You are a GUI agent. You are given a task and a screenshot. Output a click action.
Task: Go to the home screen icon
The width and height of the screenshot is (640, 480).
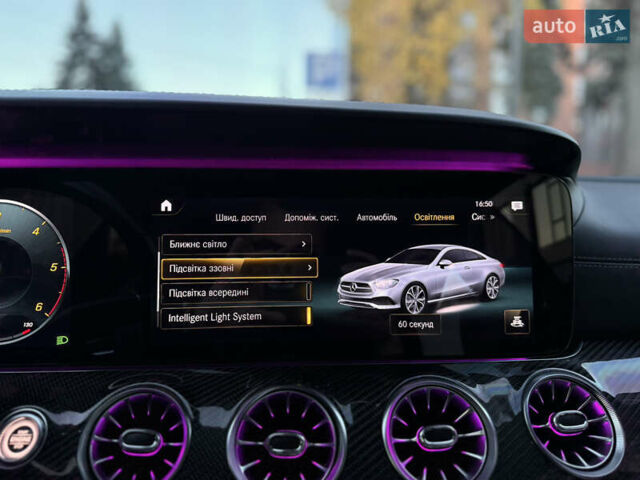166,206
